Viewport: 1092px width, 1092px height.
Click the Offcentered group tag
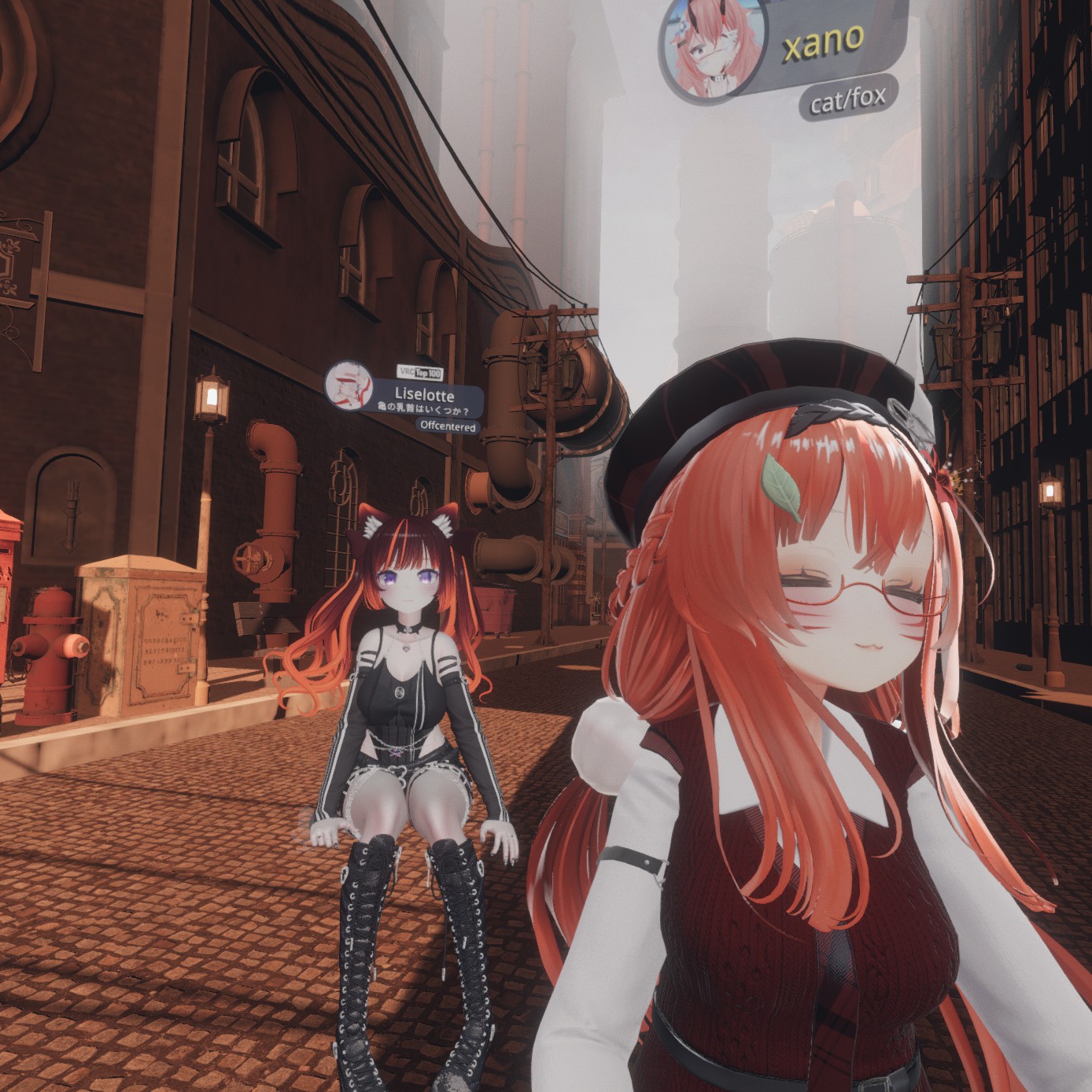coord(448,426)
